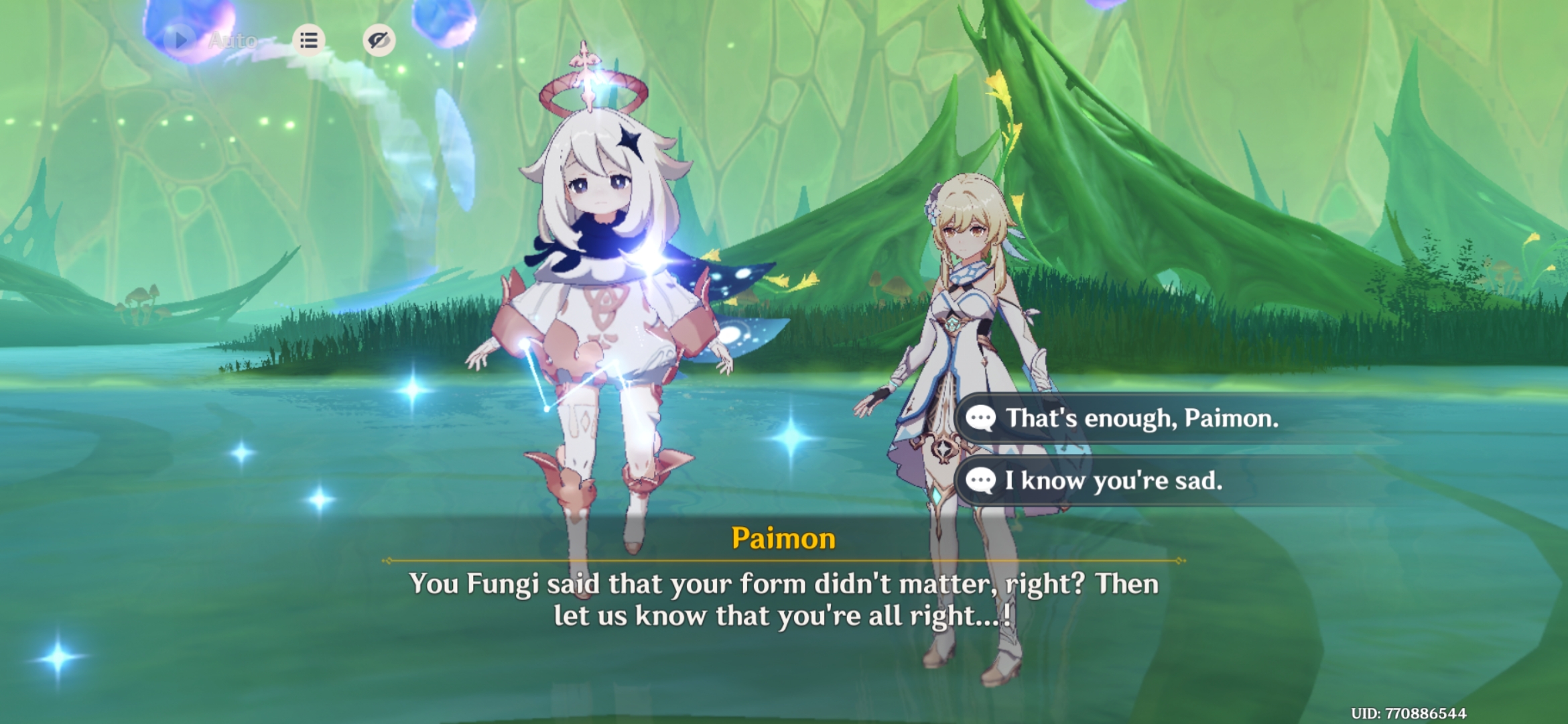Click the bullet-list history icon in top bar
The width and height of the screenshot is (1568, 724).
point(308,40)
